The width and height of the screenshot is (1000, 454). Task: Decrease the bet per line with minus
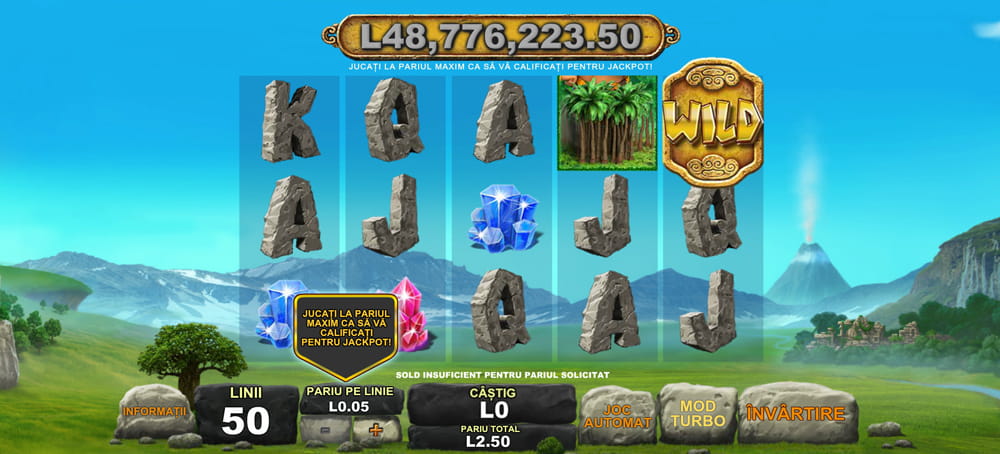[x=326, y=430]
